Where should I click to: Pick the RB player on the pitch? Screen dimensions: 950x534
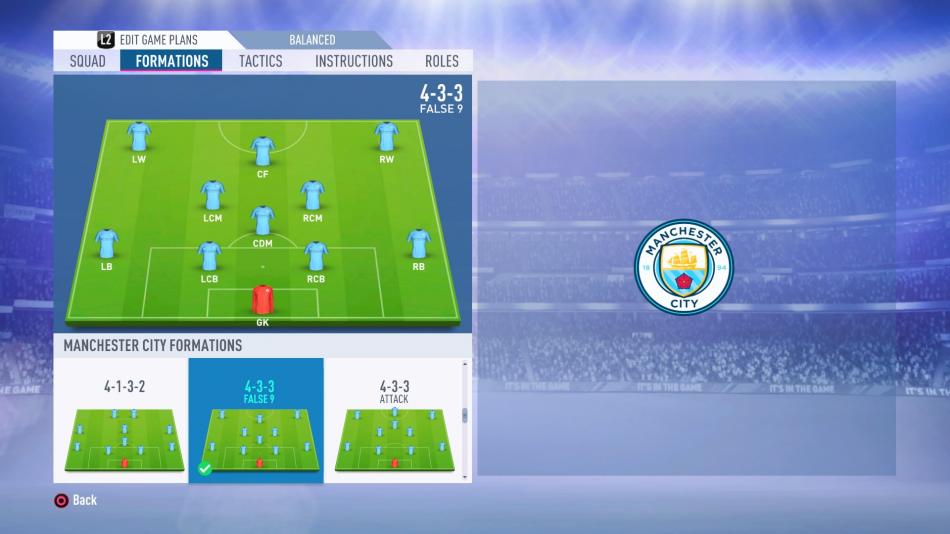[x=418, y=244]
